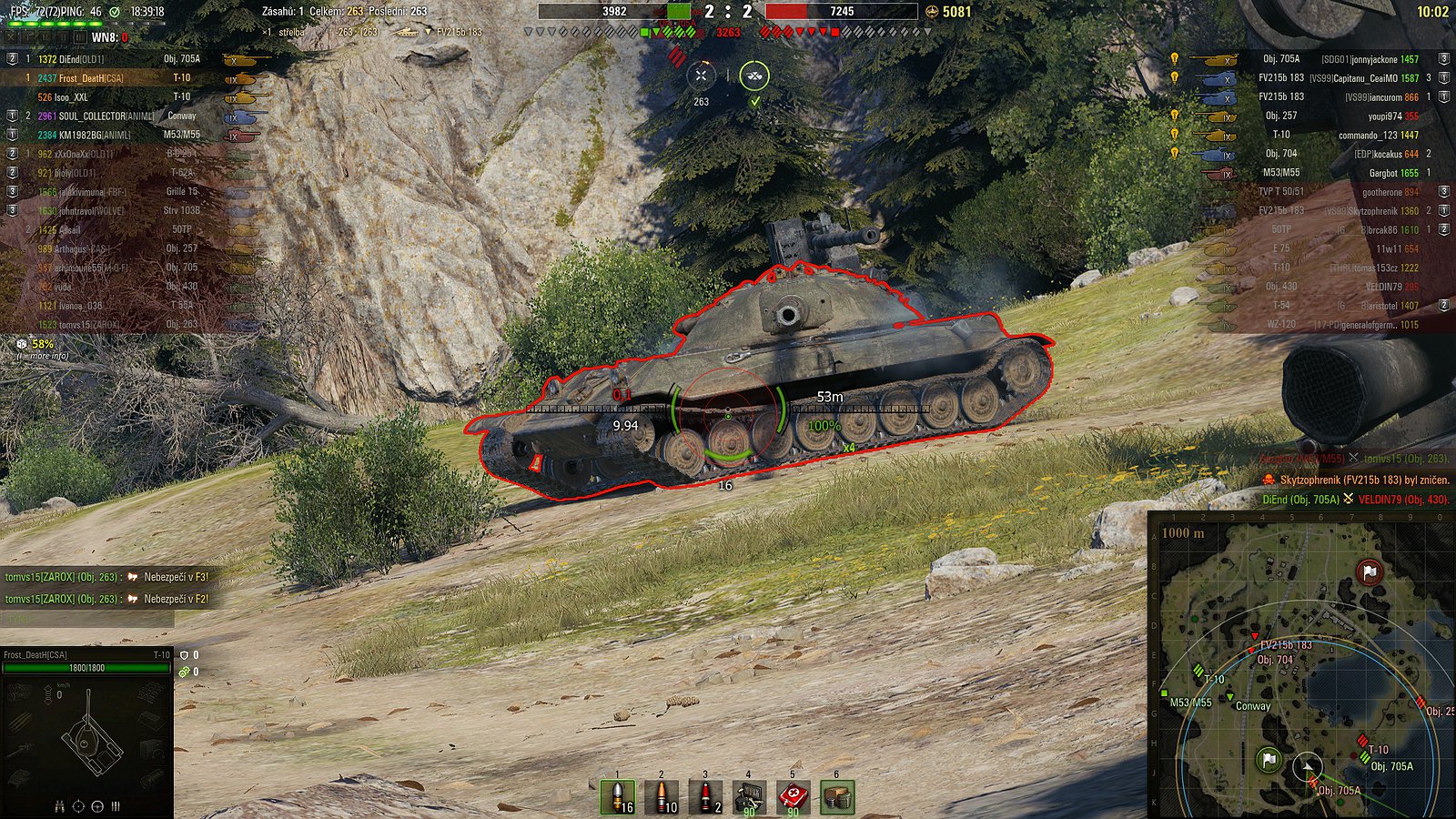Select the rations crate in slot 6
The width and height of the screenshot is (1456, 819).
(x=837, y=798)
